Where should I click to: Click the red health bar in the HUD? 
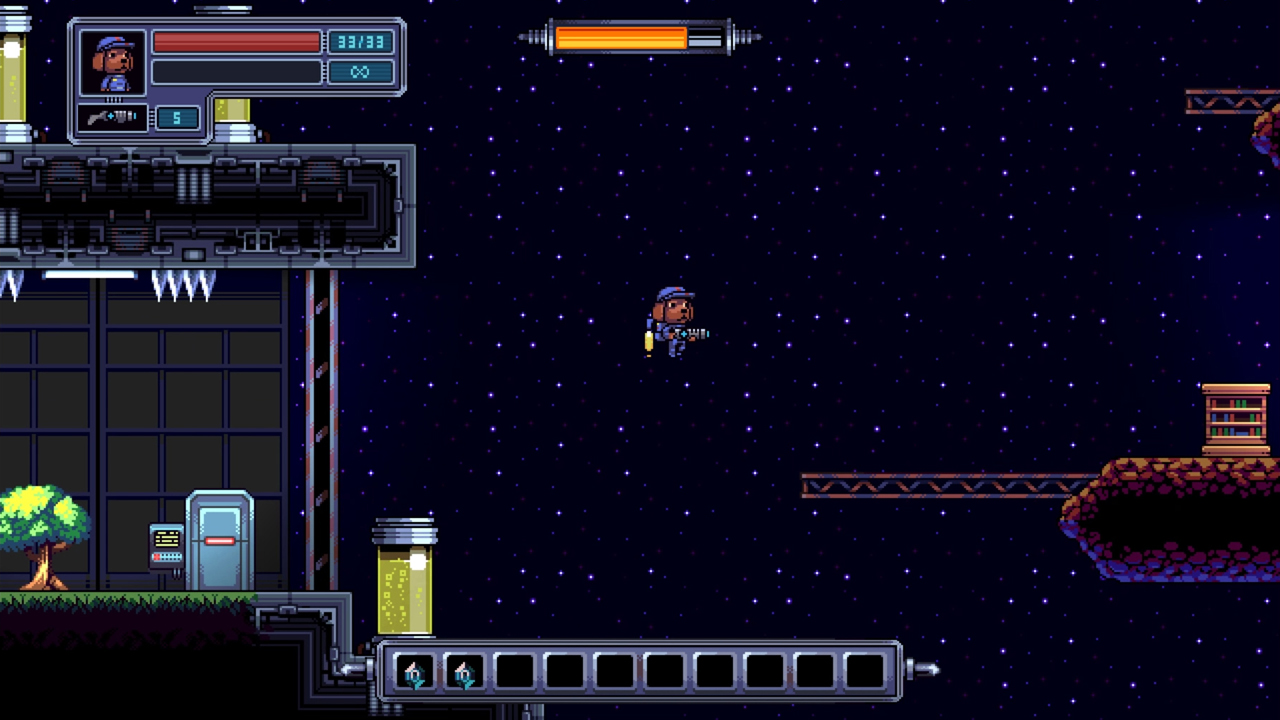237,41
